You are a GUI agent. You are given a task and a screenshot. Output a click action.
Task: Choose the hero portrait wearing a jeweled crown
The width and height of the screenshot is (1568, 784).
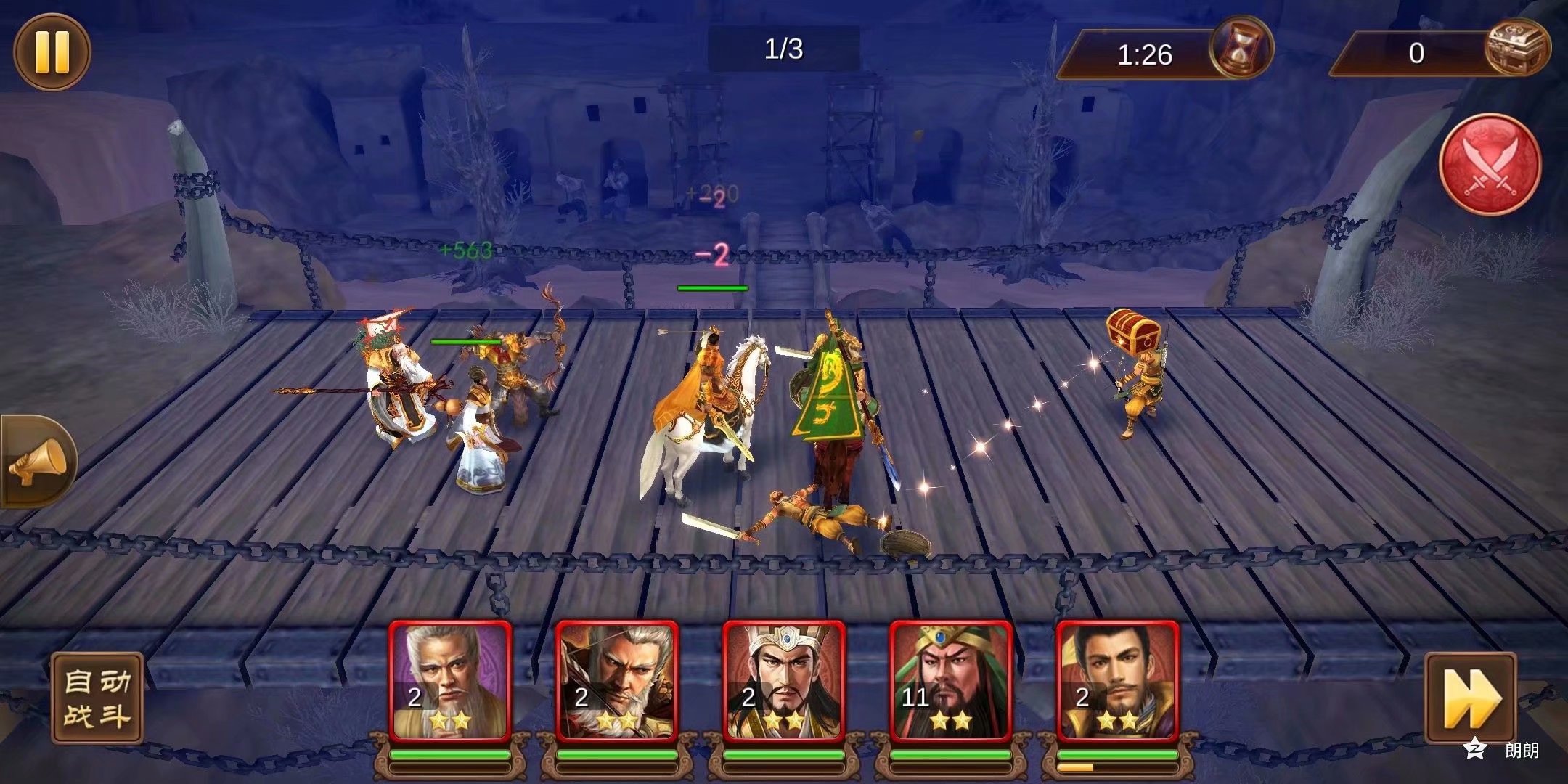click(x=784, y=680)
